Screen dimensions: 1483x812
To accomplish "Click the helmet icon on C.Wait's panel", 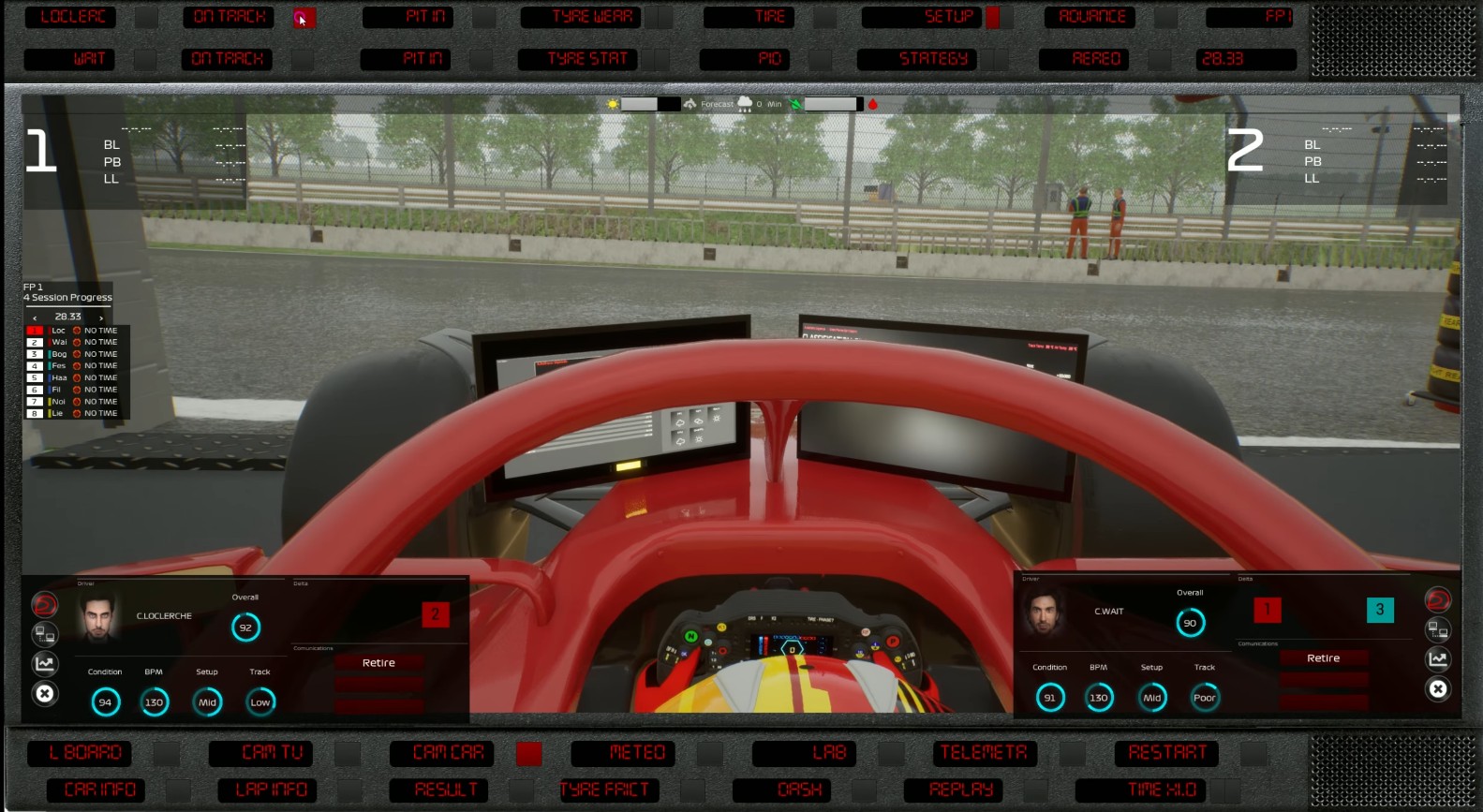I will coord(1439,598).
